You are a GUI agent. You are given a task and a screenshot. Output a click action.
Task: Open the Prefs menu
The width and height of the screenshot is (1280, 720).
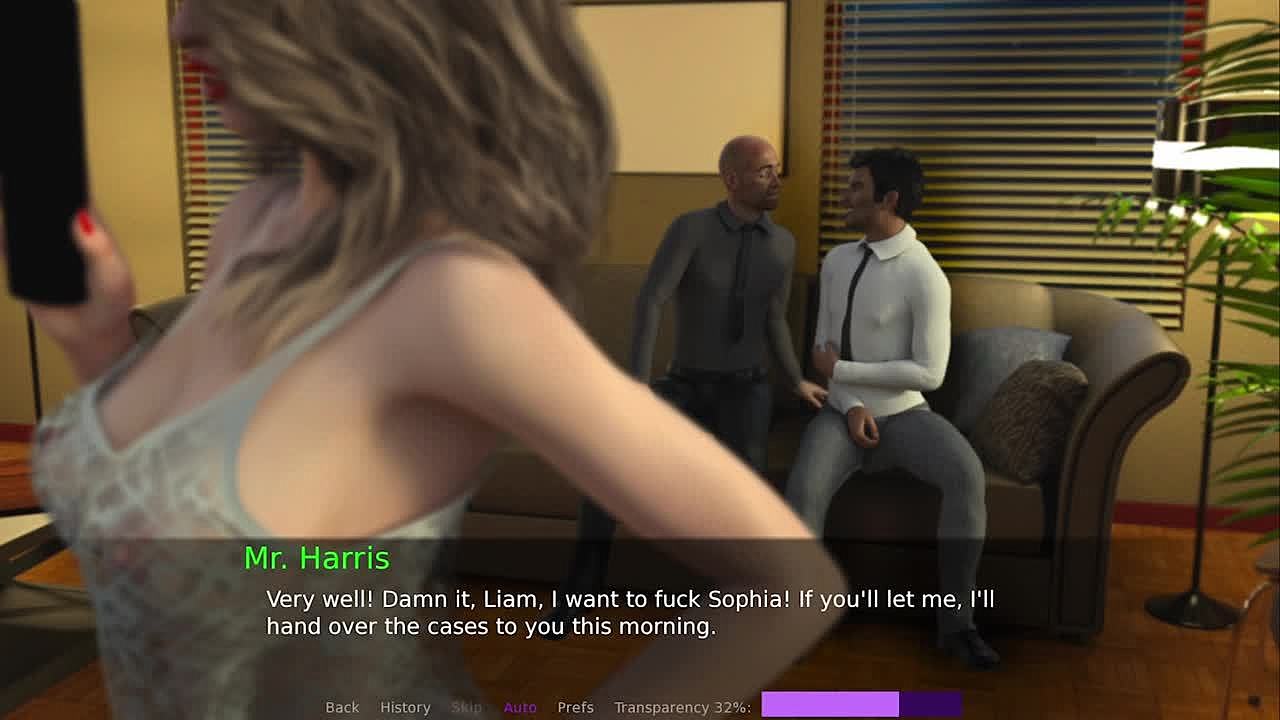(575, 707)
